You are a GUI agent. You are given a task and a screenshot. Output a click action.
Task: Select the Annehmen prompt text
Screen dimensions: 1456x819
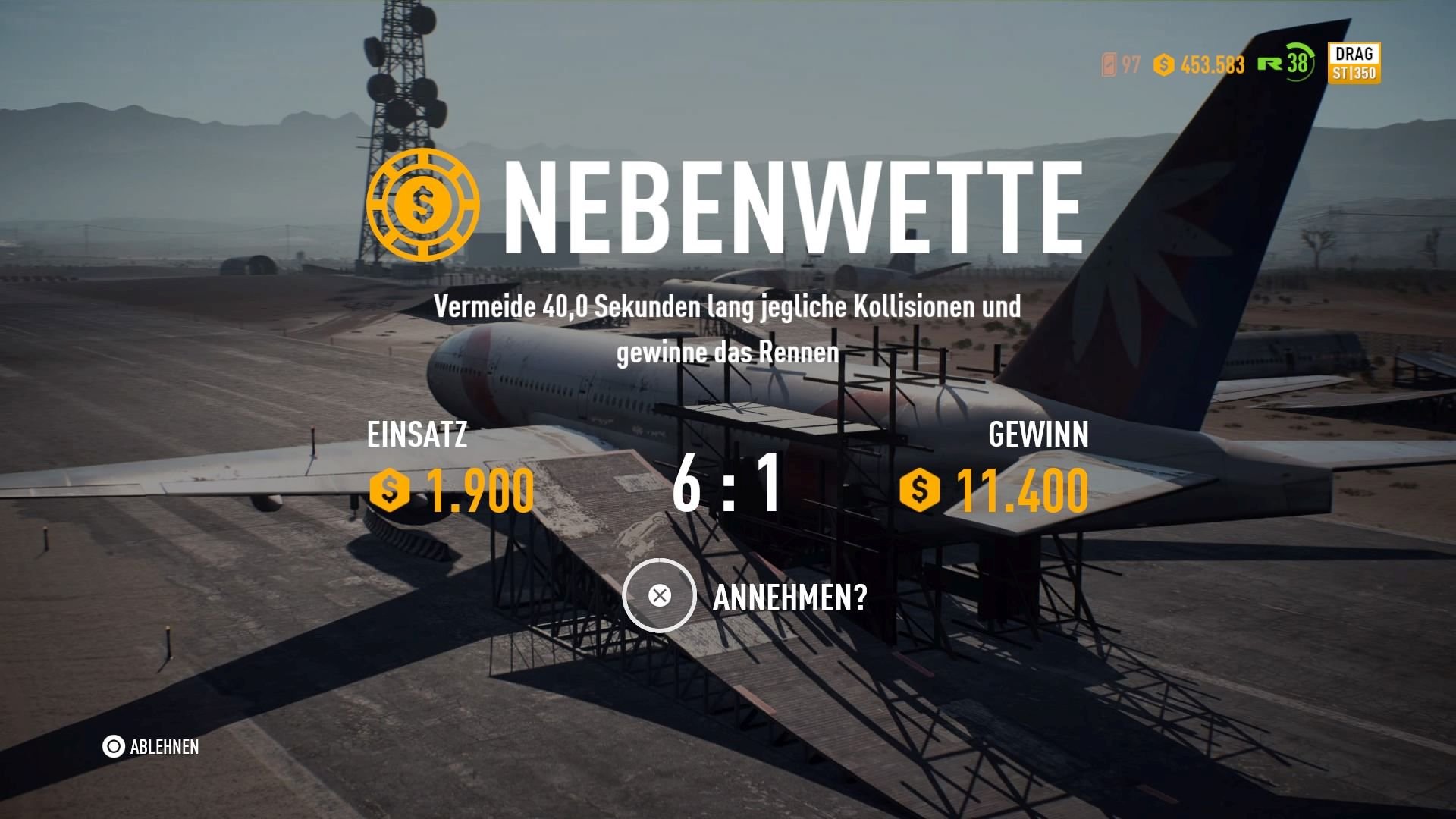(789, 598)
